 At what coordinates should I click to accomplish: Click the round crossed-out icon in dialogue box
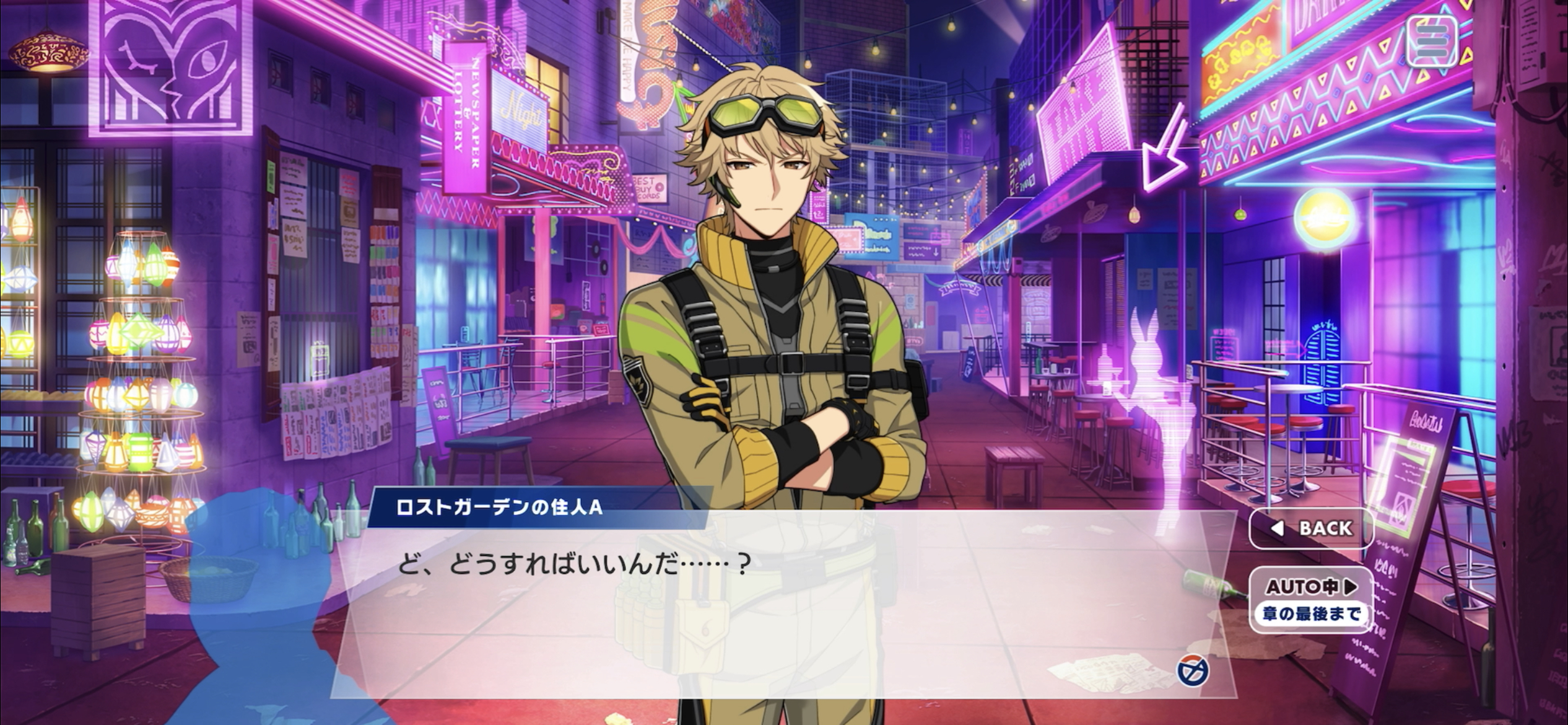(x=1193, y=671)
